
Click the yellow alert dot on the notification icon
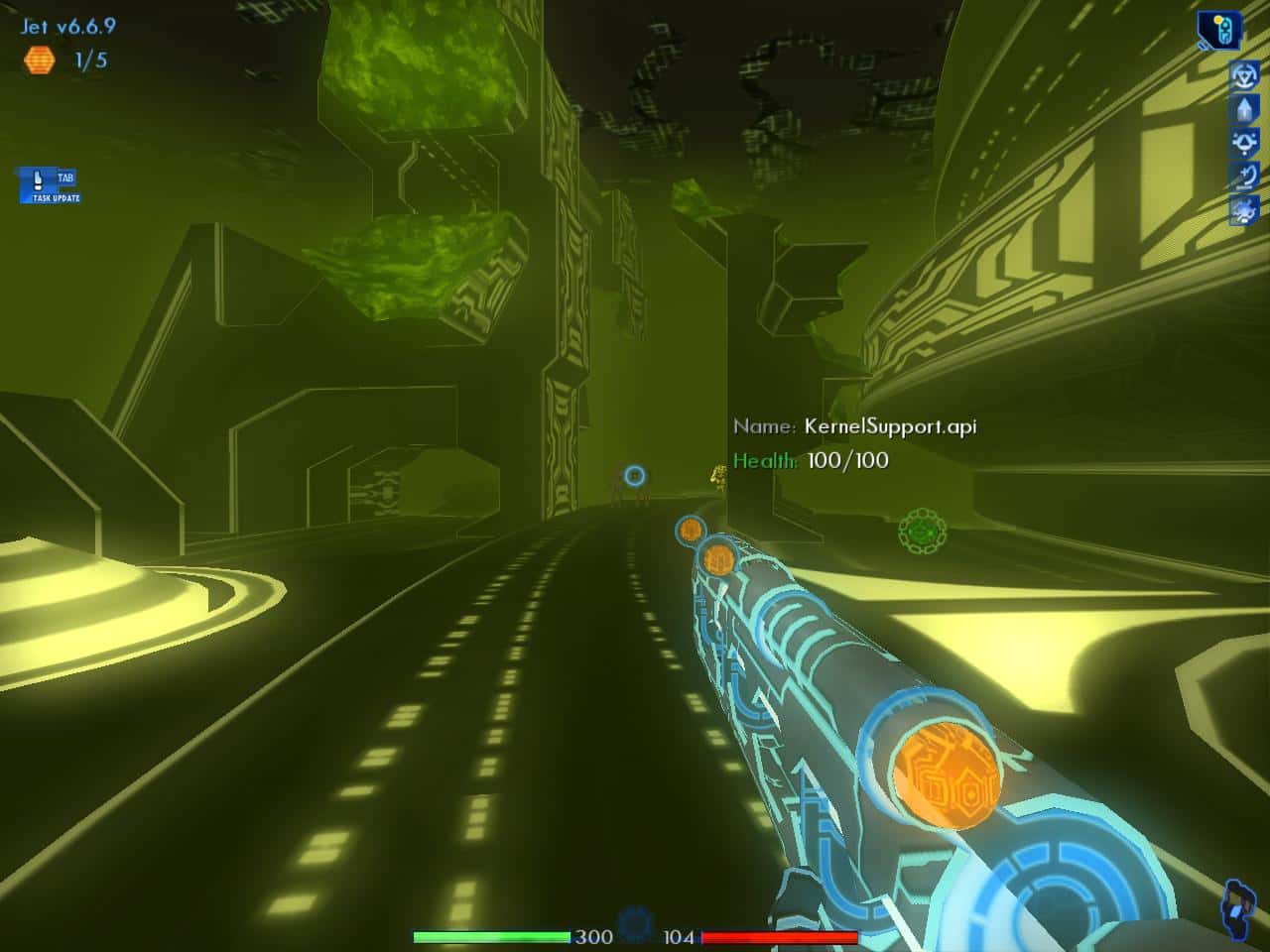[x=1217, y=19]
